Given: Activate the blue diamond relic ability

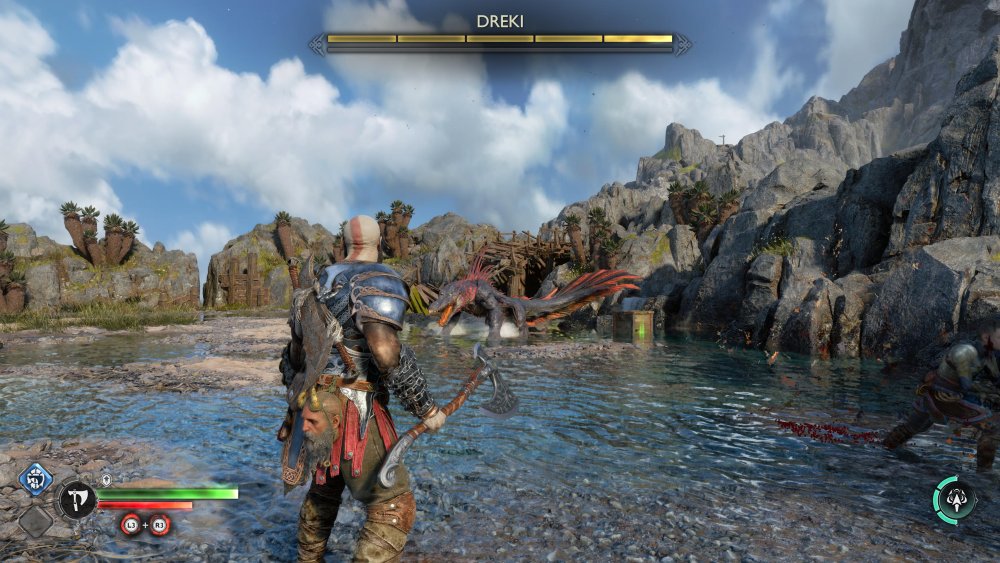Looking at the screenshot, I should 36,478.
